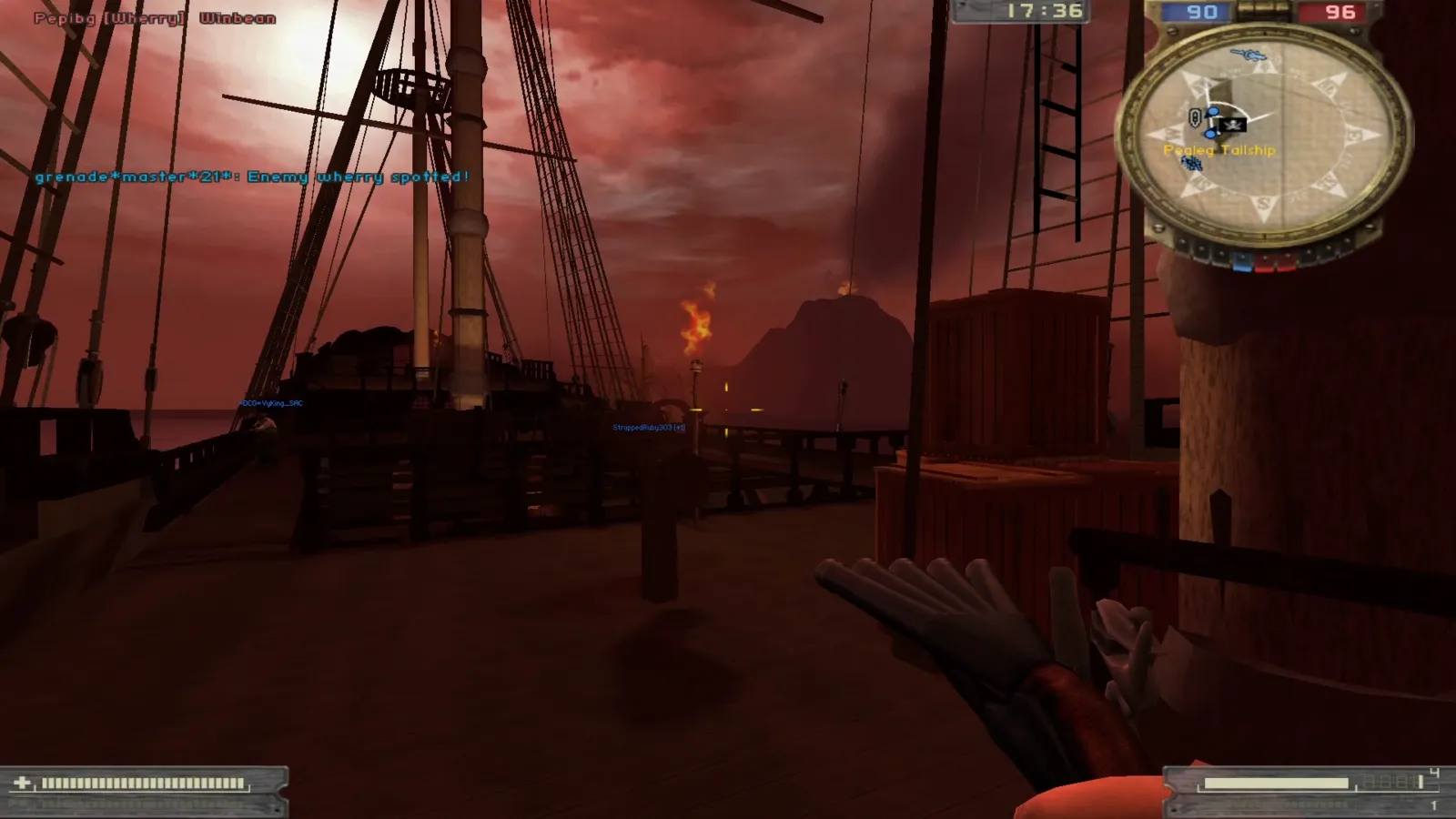This screenshot has height=819, width=1456.
Task: Select the pirate skull flag marker on minimap
Action: (1233, 125)
